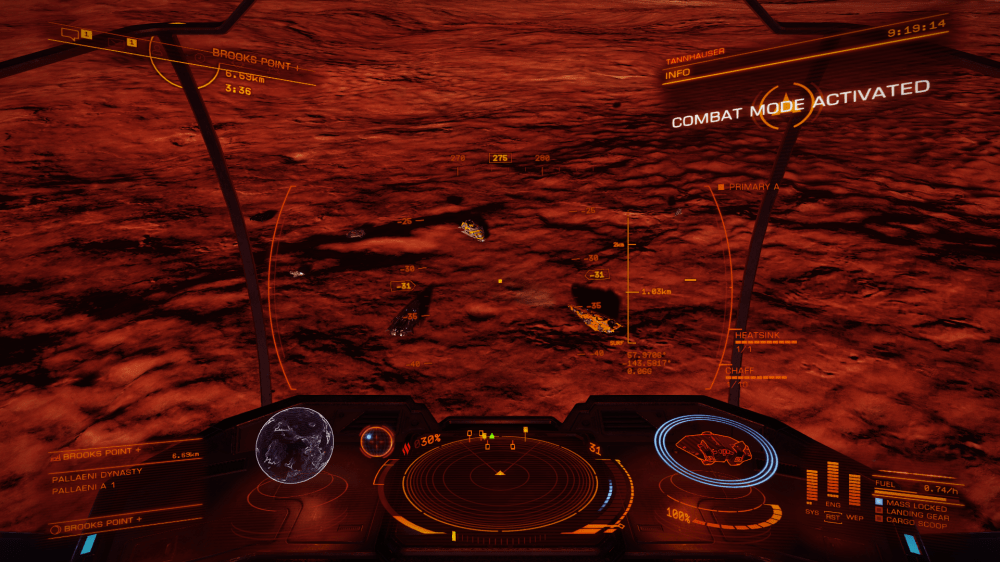Click the 275 heading compass marker

click(x=500, y=158)
